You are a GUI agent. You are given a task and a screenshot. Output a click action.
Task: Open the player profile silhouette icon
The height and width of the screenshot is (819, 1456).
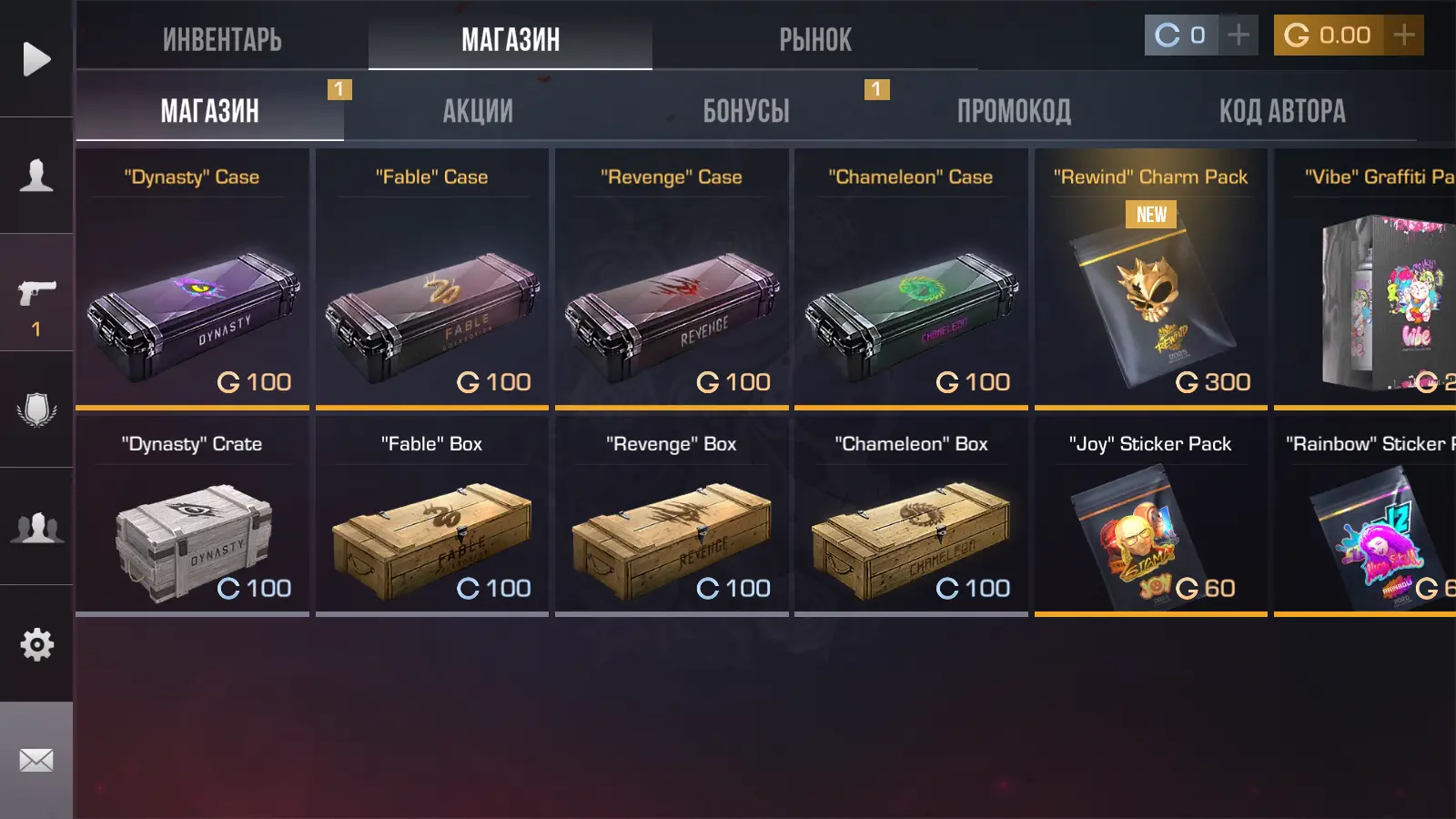[36, 175]
